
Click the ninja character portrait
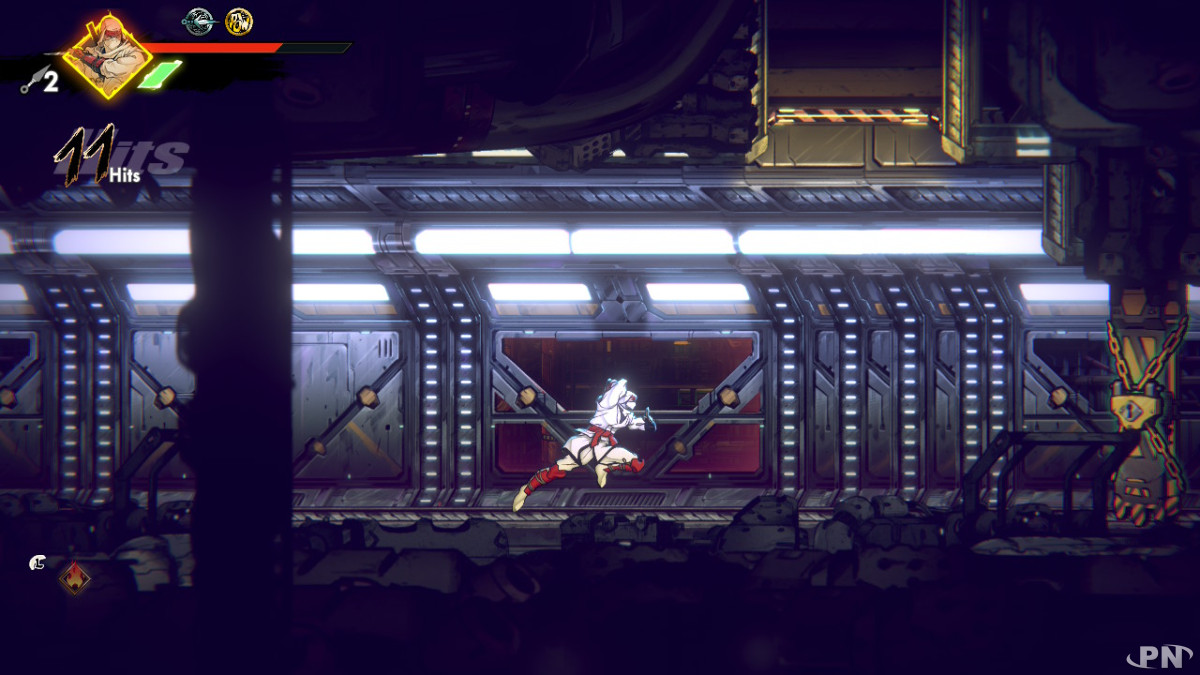pos(107,55)
